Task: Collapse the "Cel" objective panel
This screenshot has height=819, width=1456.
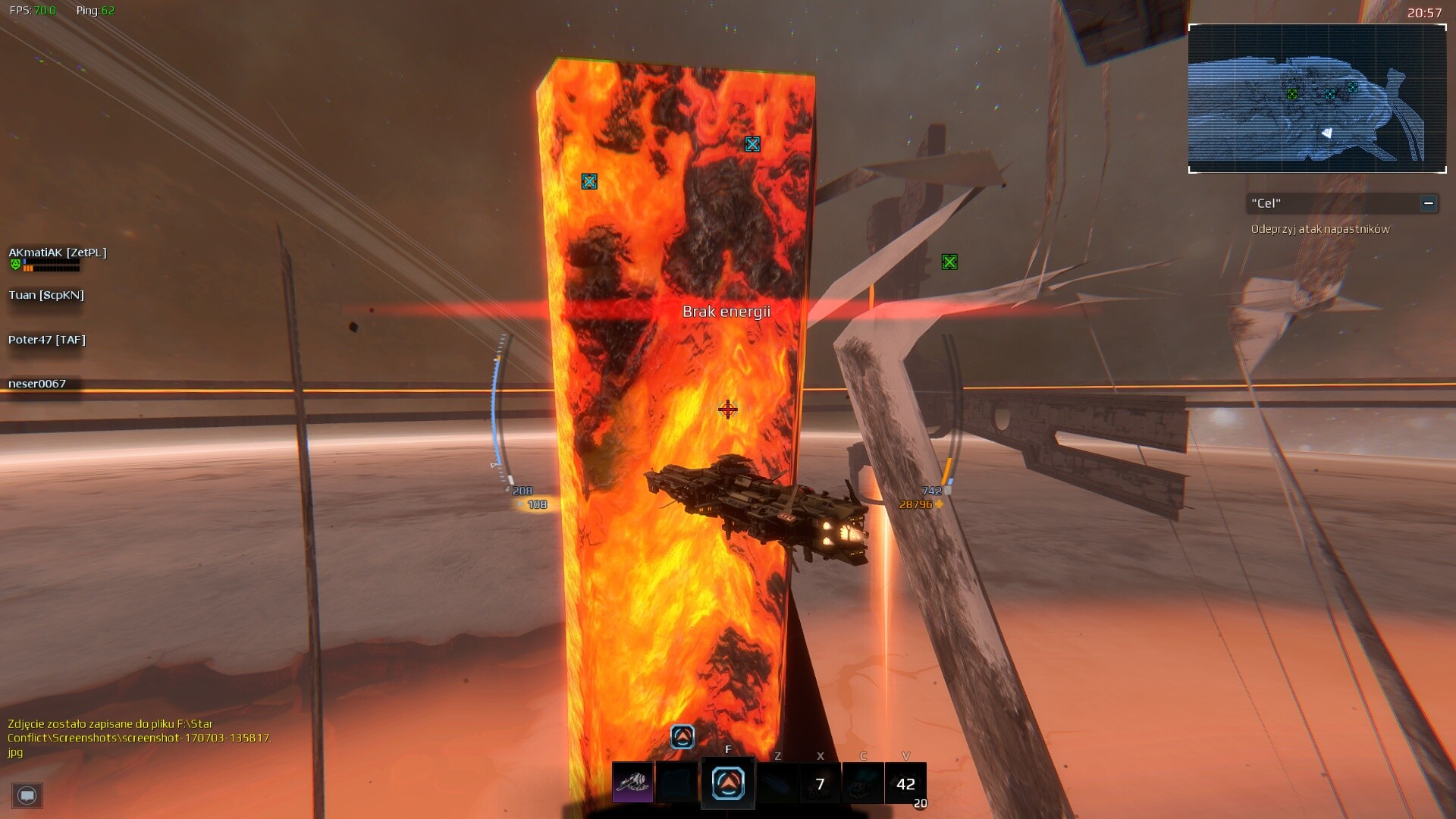Action: coord(1428,203)
